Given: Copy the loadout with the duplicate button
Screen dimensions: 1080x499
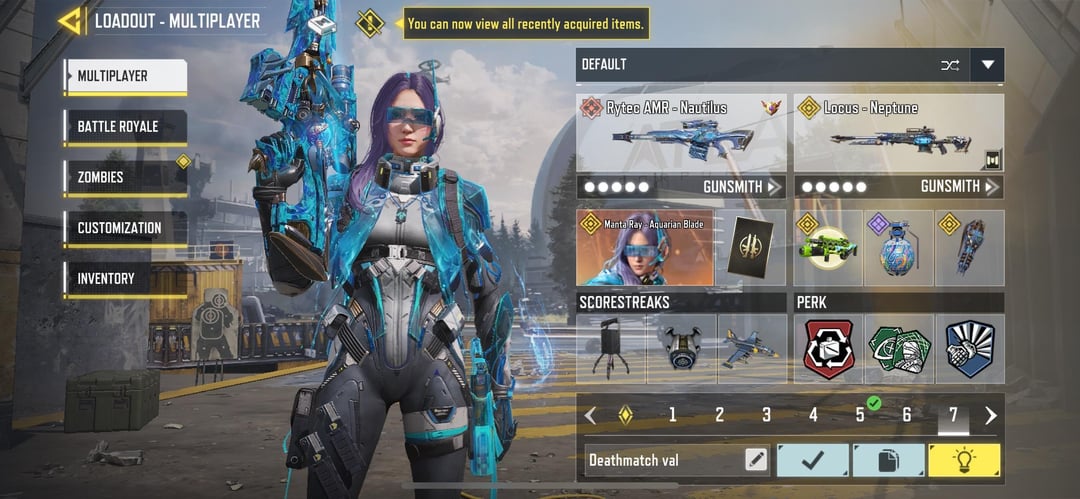Looking at the screenshot, I should [888, 460].
